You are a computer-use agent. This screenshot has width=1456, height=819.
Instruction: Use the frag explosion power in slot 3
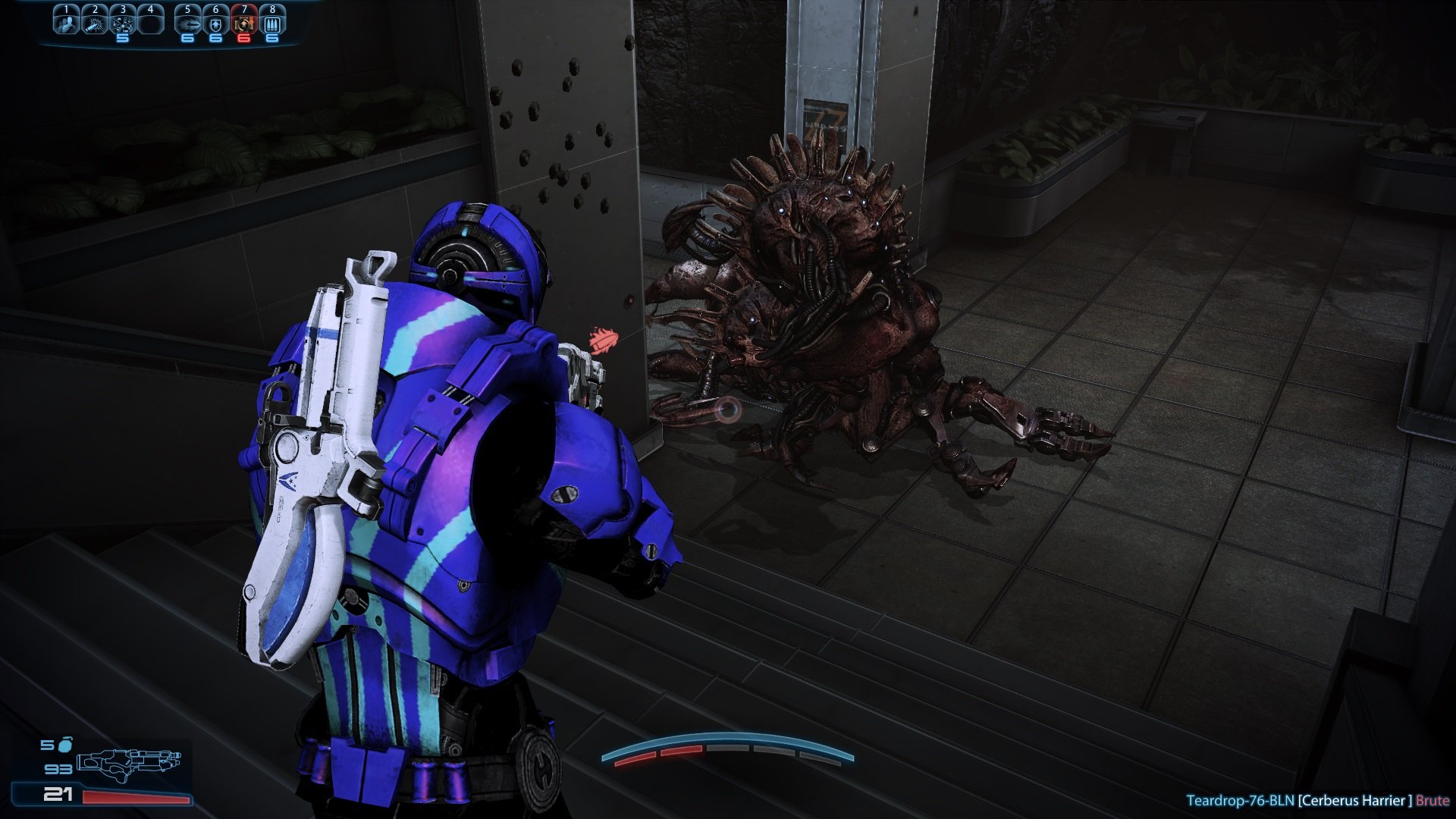(x=124, y=23)
